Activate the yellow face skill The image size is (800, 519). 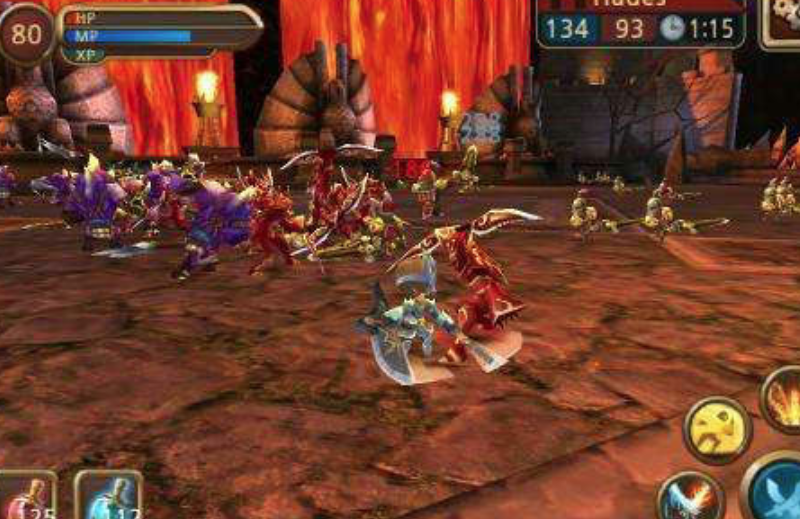coord(717,430)
